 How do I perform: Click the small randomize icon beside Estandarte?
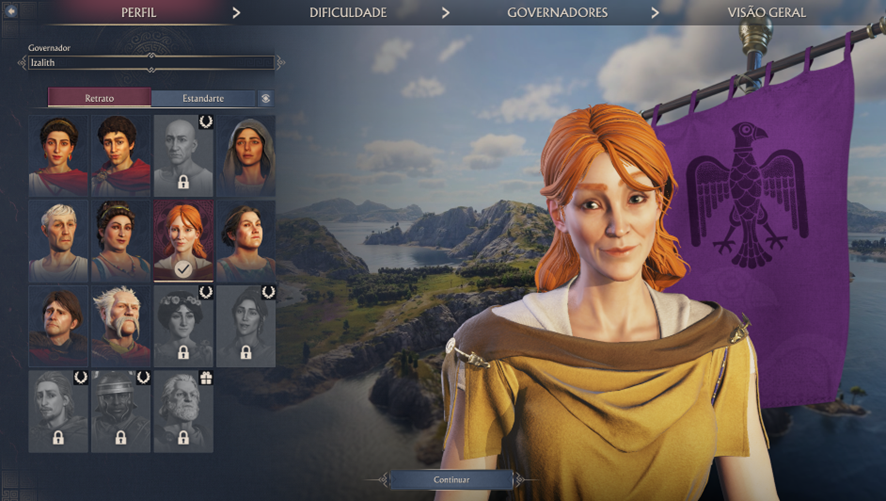pos(266,99)
